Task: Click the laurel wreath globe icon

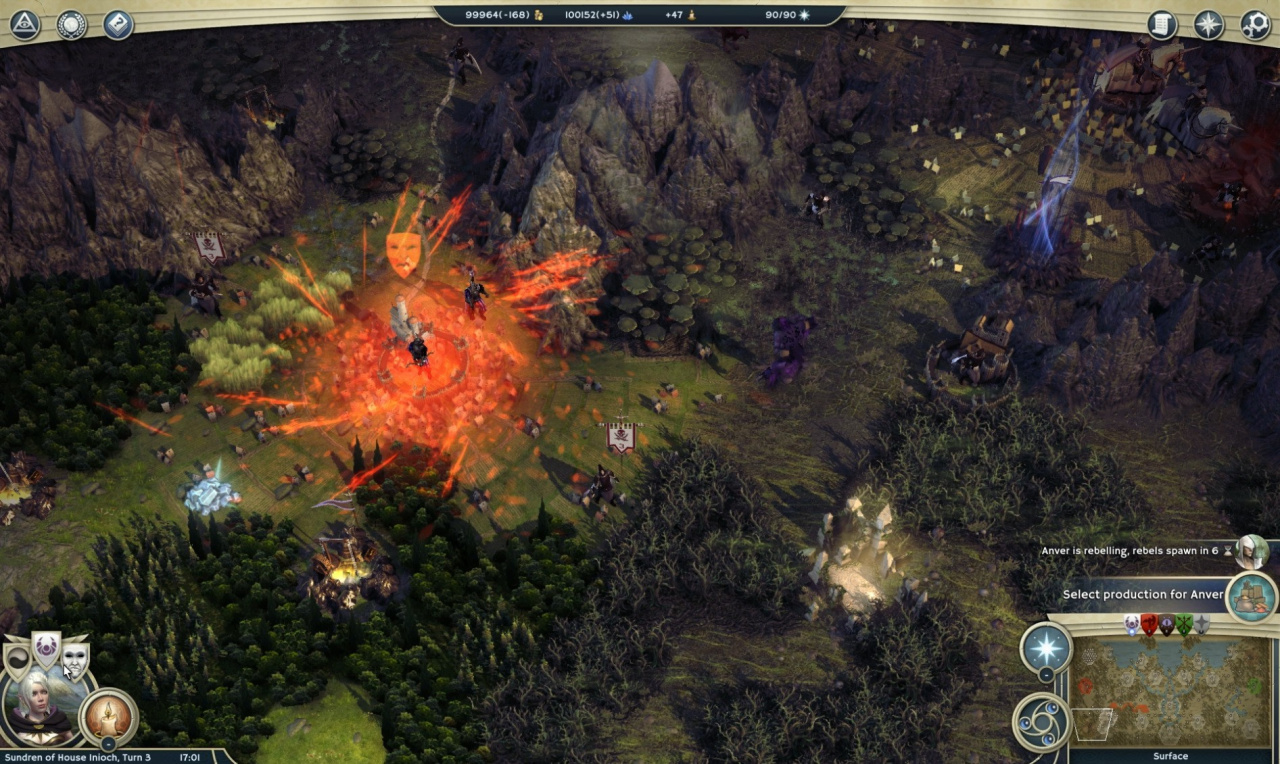Action: point(71,24)
